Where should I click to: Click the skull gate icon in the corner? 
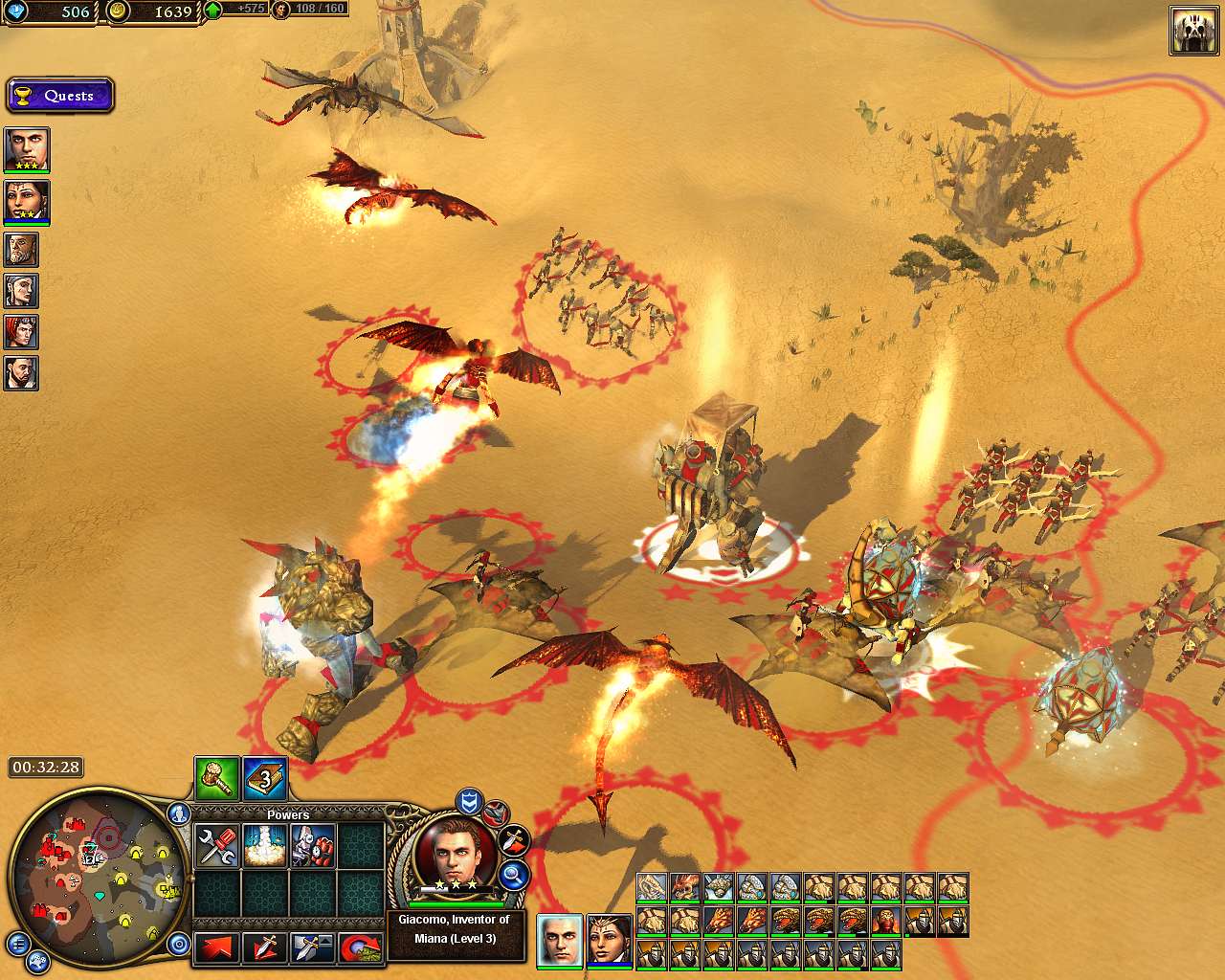(x=1192, y=32)
